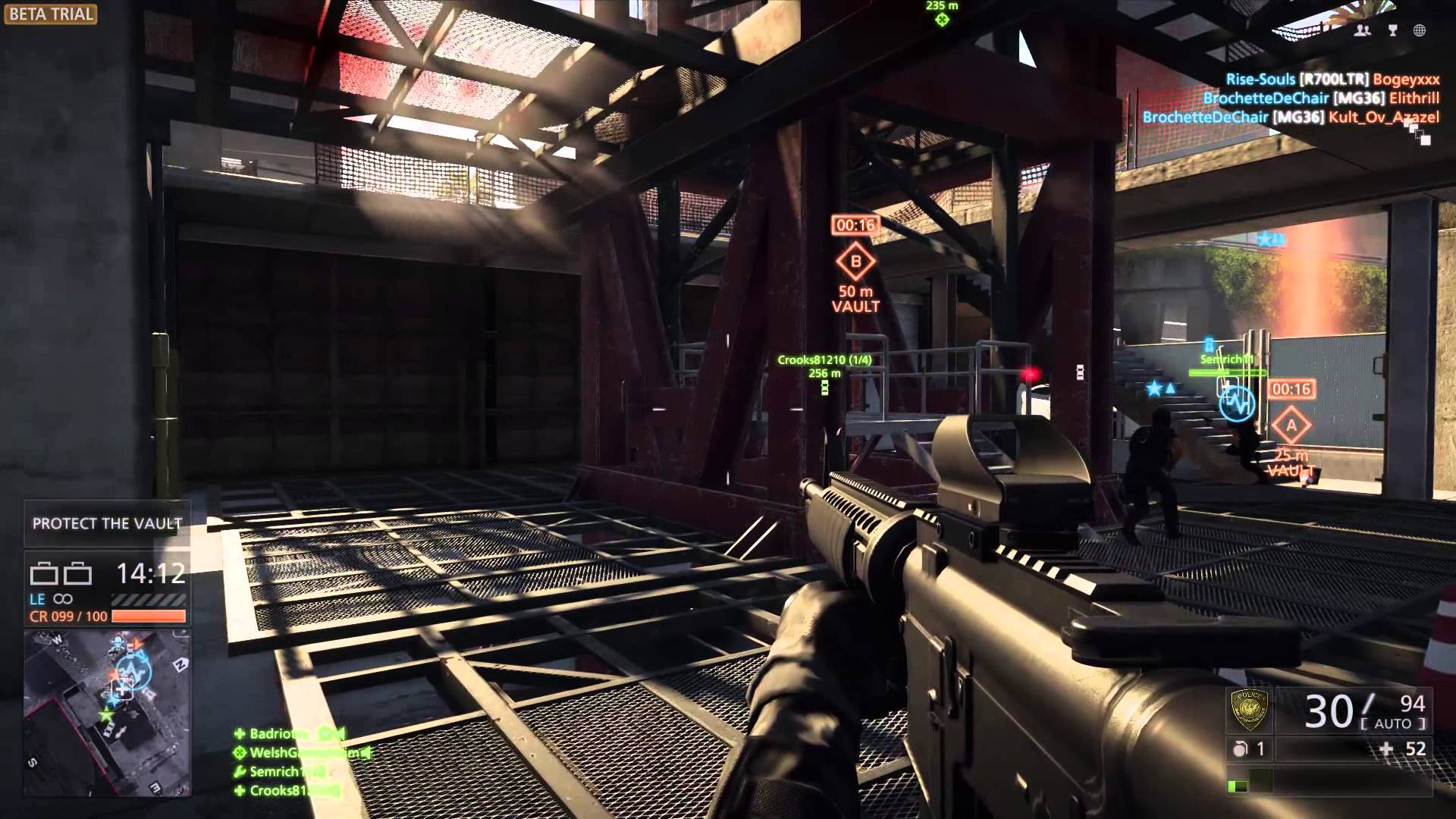Open the globe network icon
The width and height of the screenshot is (1456, 819).
click(1420, 30)
